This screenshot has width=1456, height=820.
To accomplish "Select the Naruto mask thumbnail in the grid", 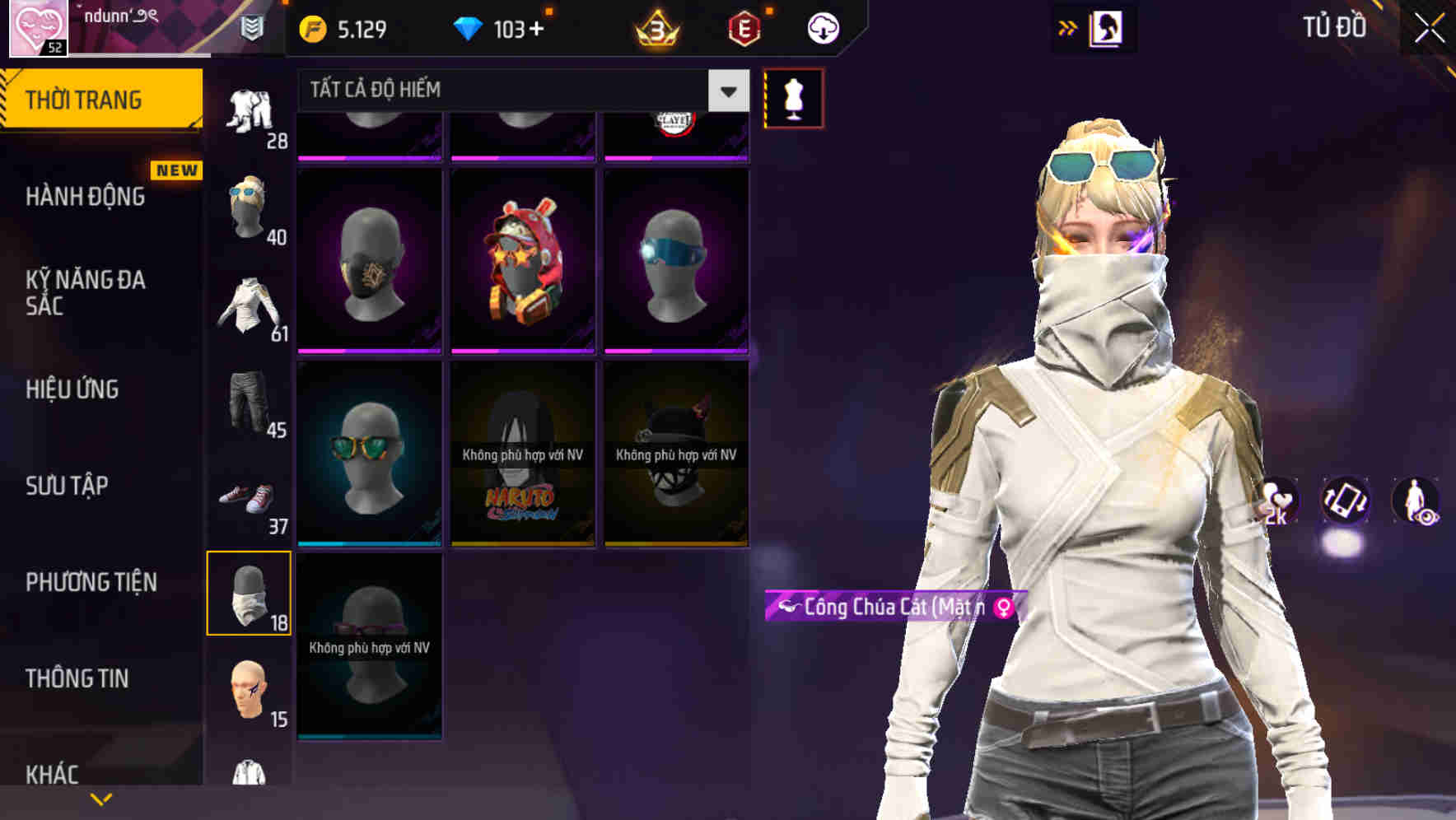I will click(522, 451).
